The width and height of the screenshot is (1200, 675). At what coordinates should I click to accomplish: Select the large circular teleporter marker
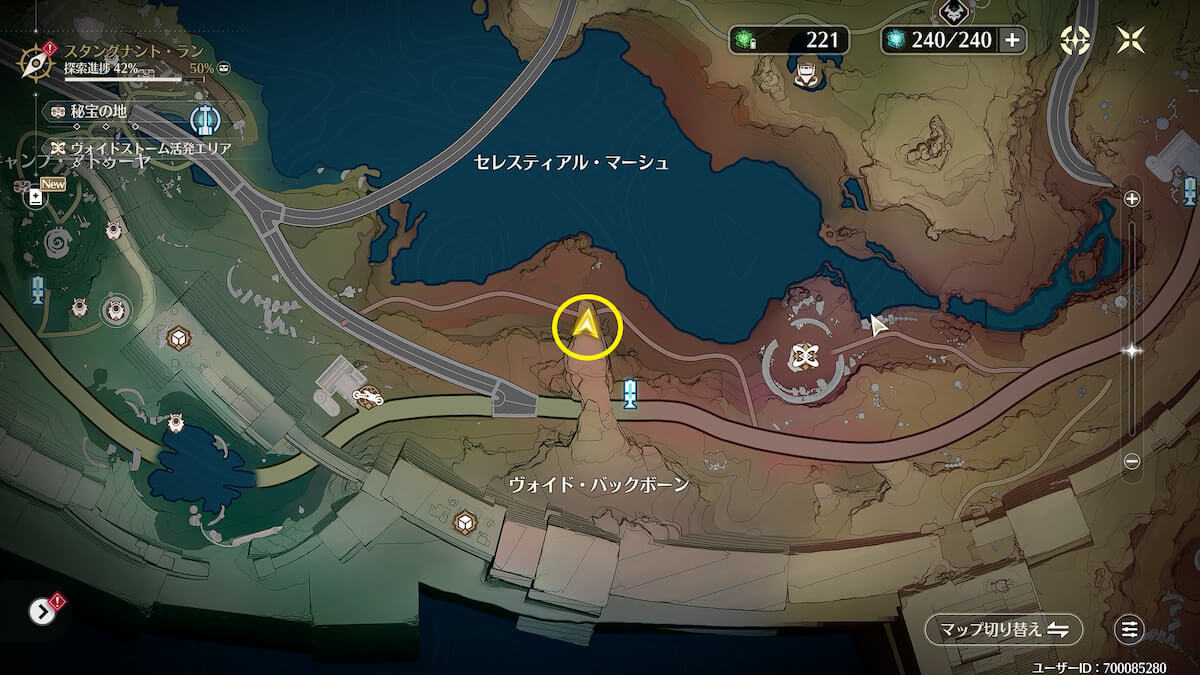coord(204,120)
